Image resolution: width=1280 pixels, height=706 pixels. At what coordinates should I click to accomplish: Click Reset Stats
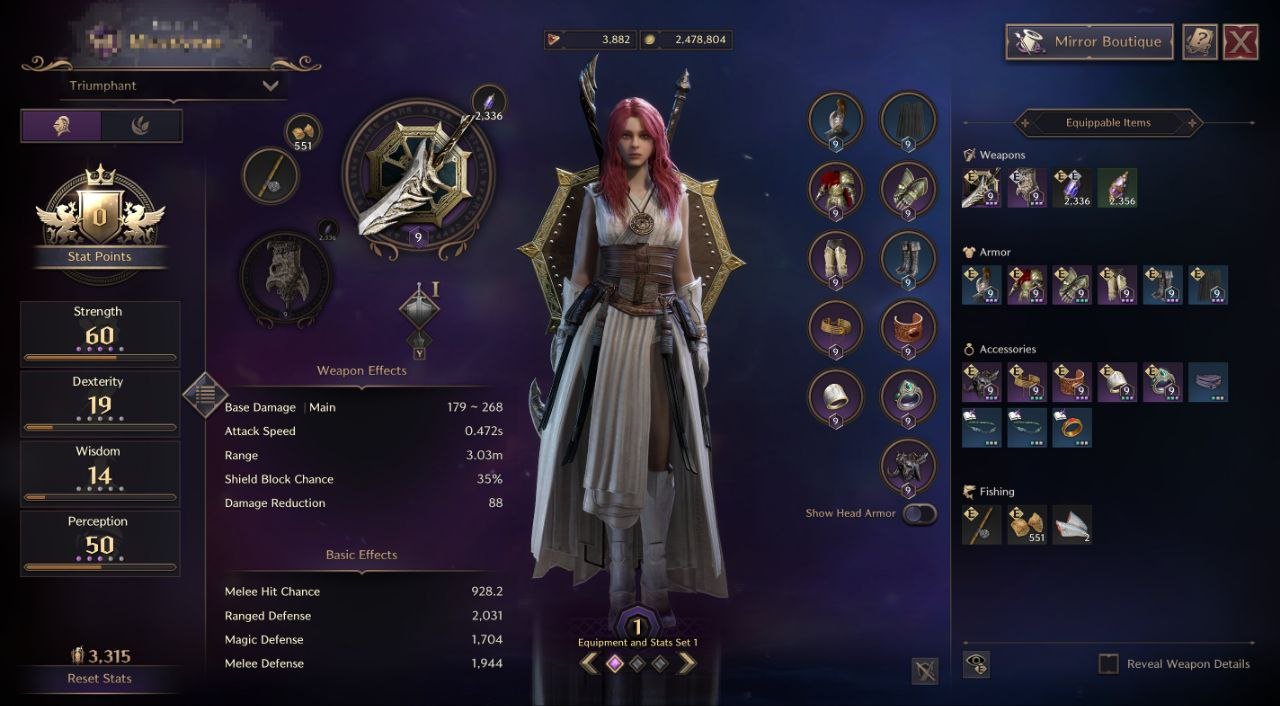99,678
